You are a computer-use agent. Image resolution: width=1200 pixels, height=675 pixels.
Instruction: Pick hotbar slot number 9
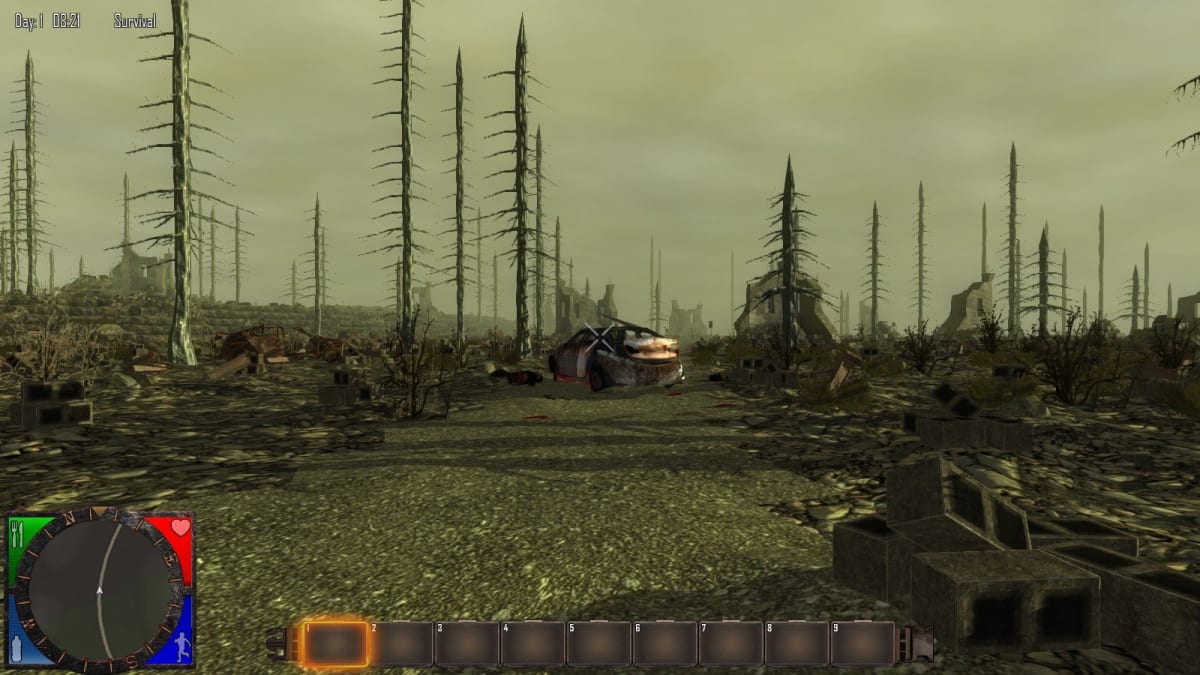pyautogui.click(x=862, y=644)
